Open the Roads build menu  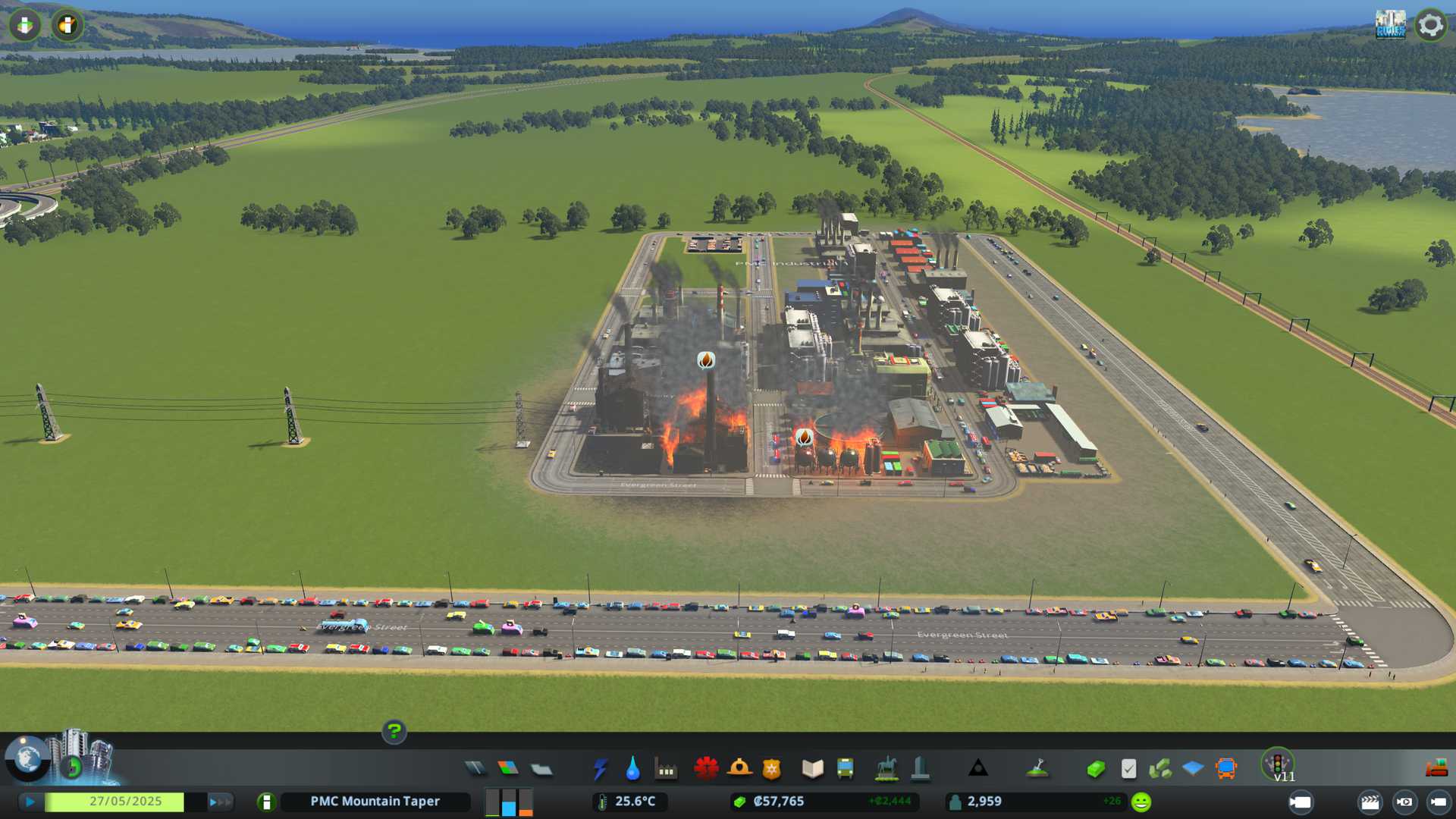pos(475,769)
